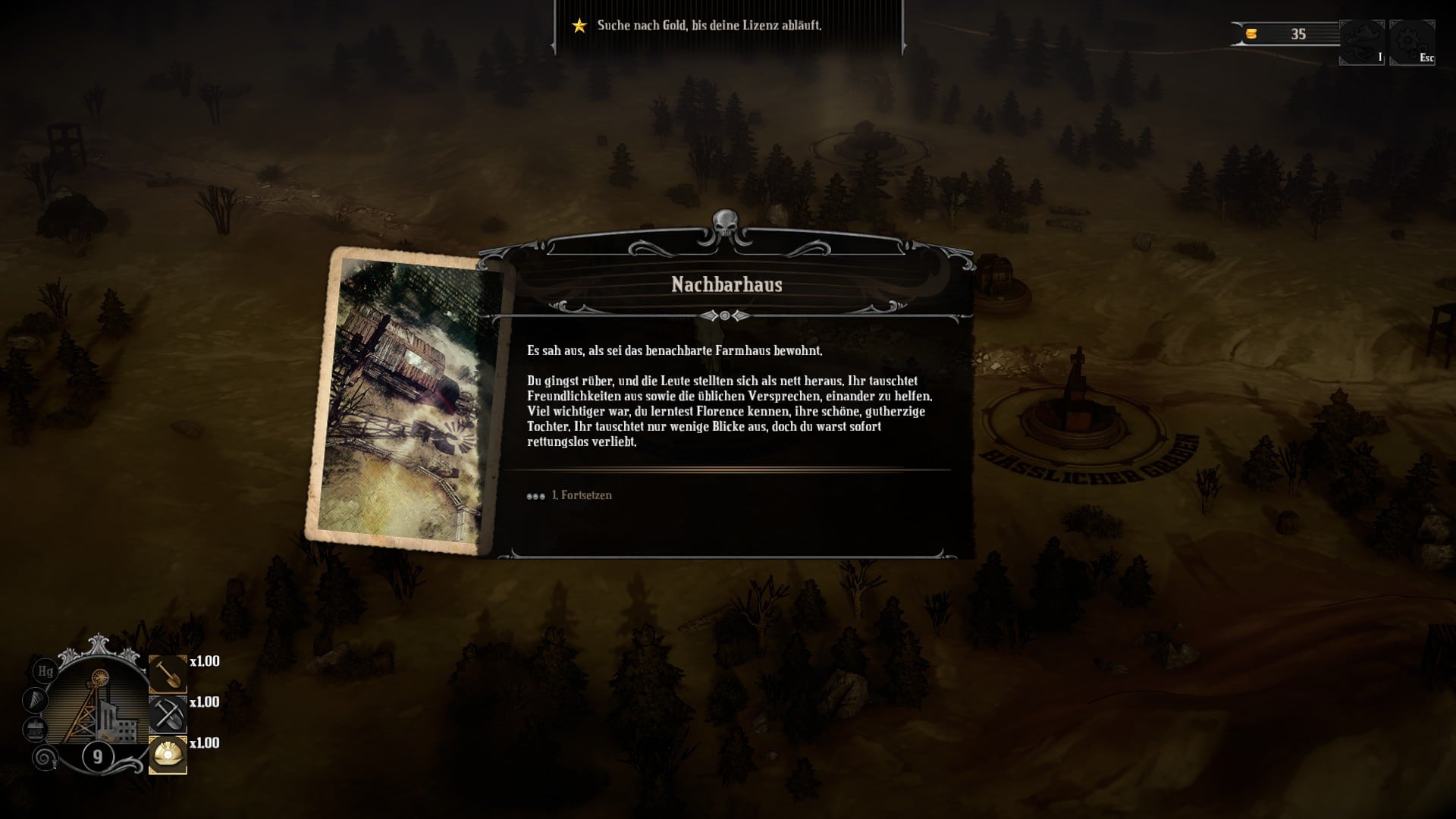1456x819 pixels.
Task: Open the gear settings menu
Action: [1411, 42]
